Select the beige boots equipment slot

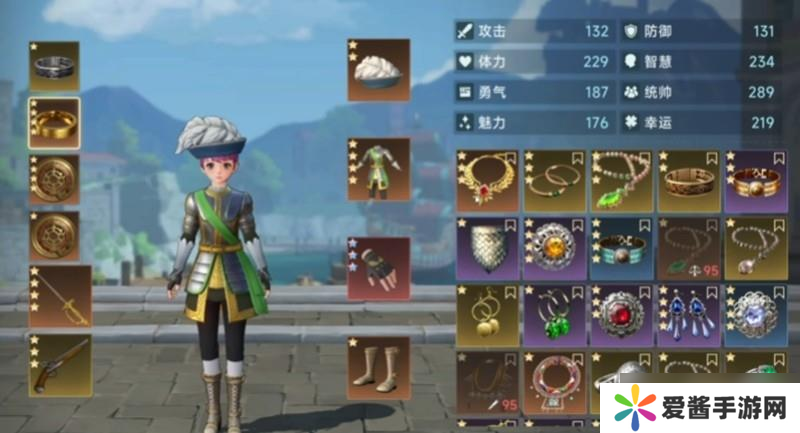[378, 367]
